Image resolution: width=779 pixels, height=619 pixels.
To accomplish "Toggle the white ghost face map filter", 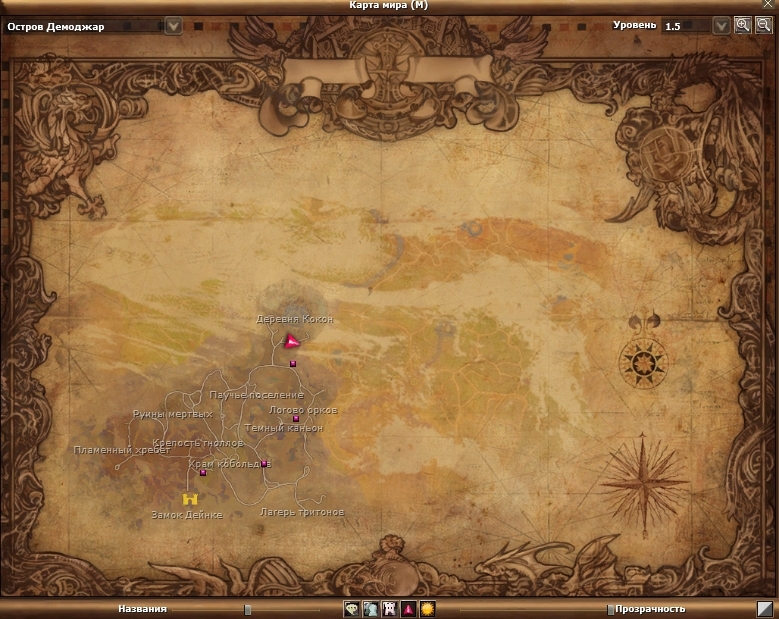I will (x=389, y=608).
